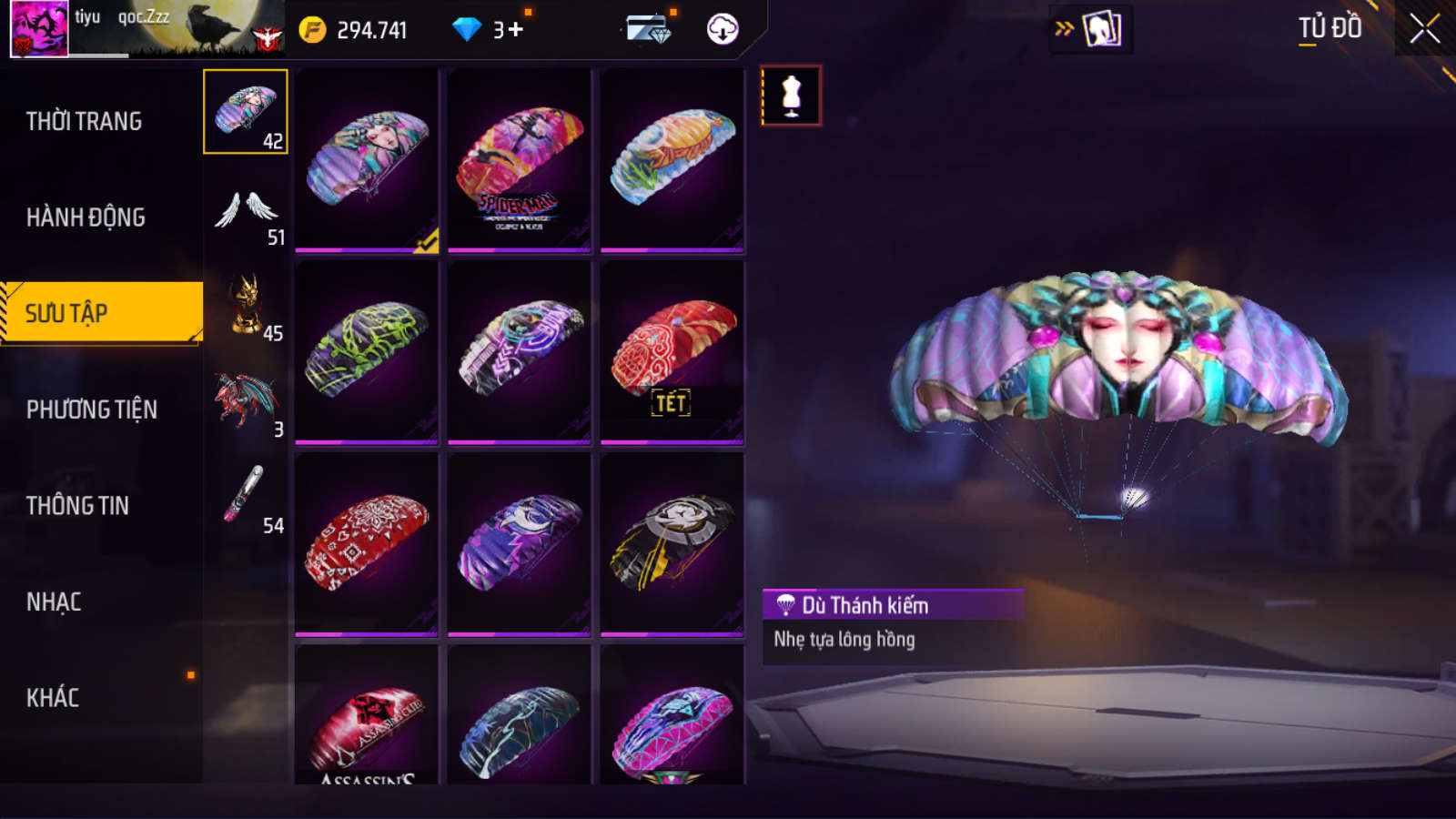Viewport: 1456px width, 819px height.
Task: Select the red dragon pet subcategory
Action: [x=246, y=403]
